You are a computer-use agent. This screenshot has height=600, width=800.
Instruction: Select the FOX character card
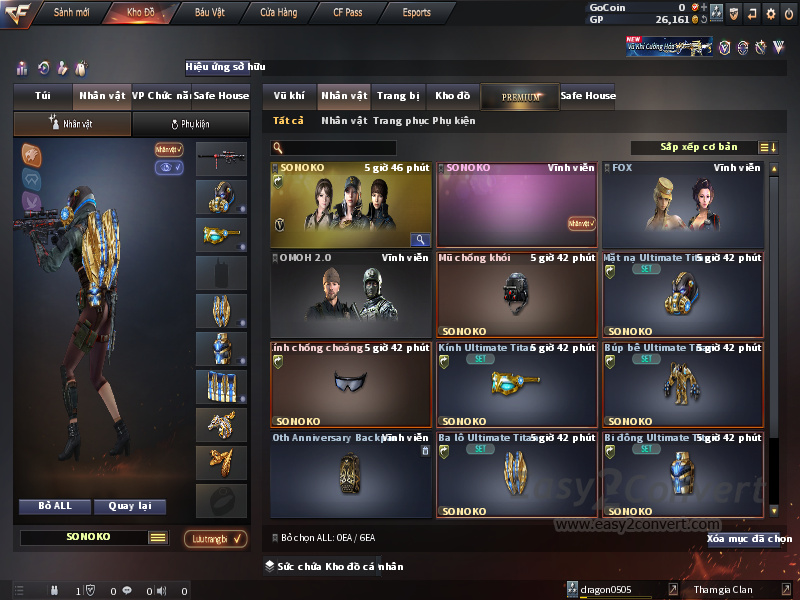pos(682,204)
